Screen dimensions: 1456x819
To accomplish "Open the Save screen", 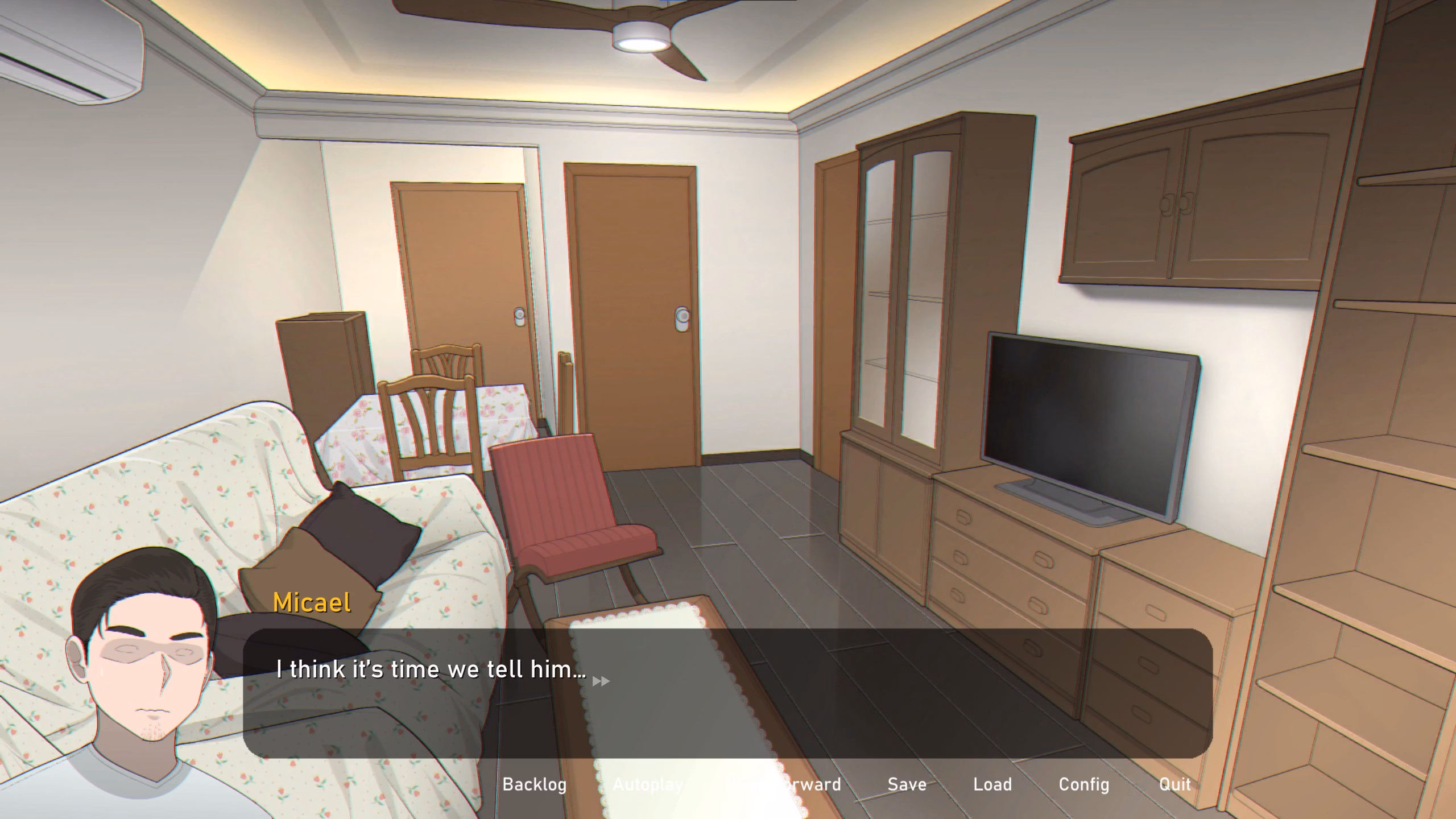I will (907, 784).
